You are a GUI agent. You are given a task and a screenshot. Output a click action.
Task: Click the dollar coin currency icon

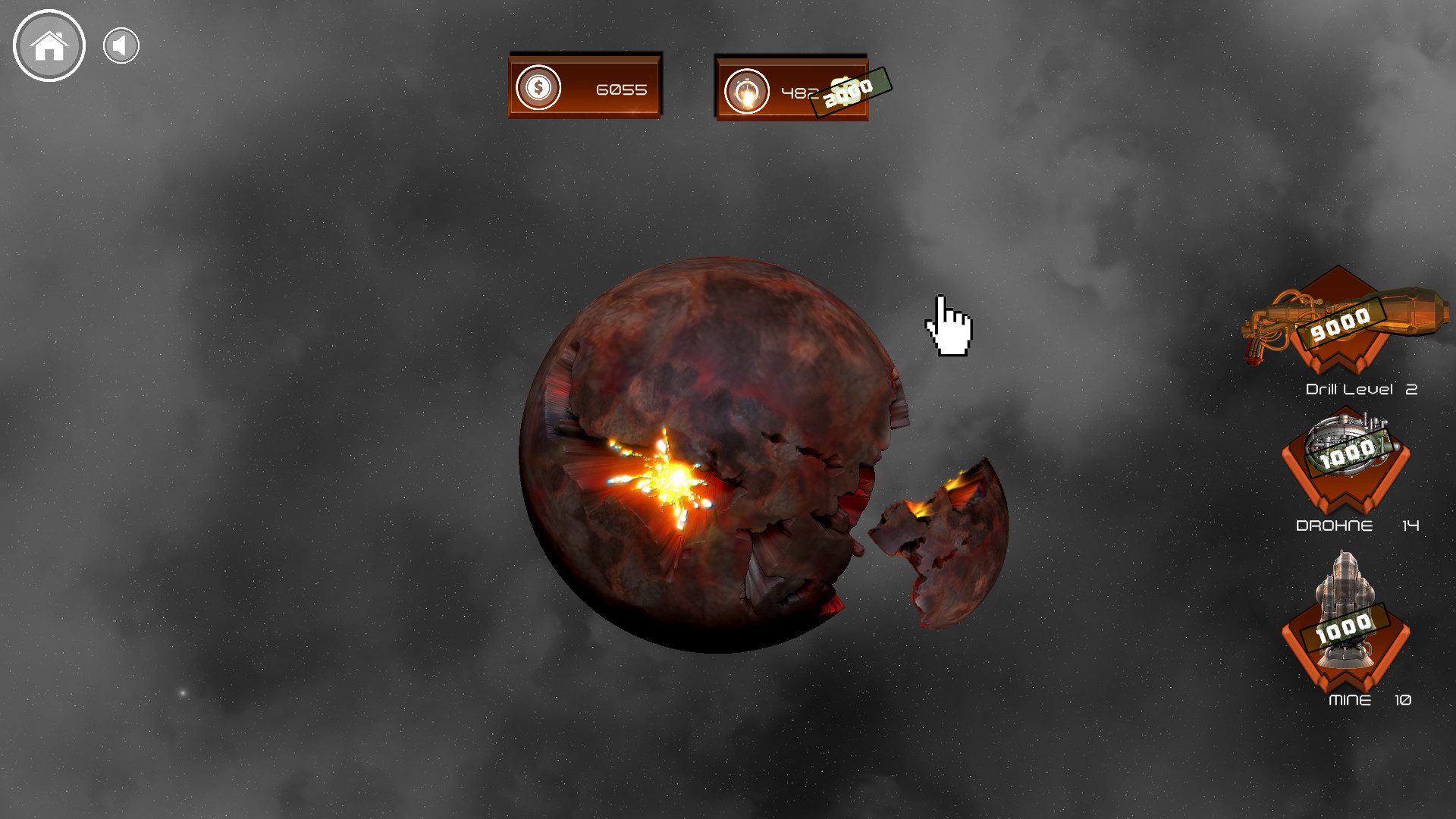click(x=537, y=87)
